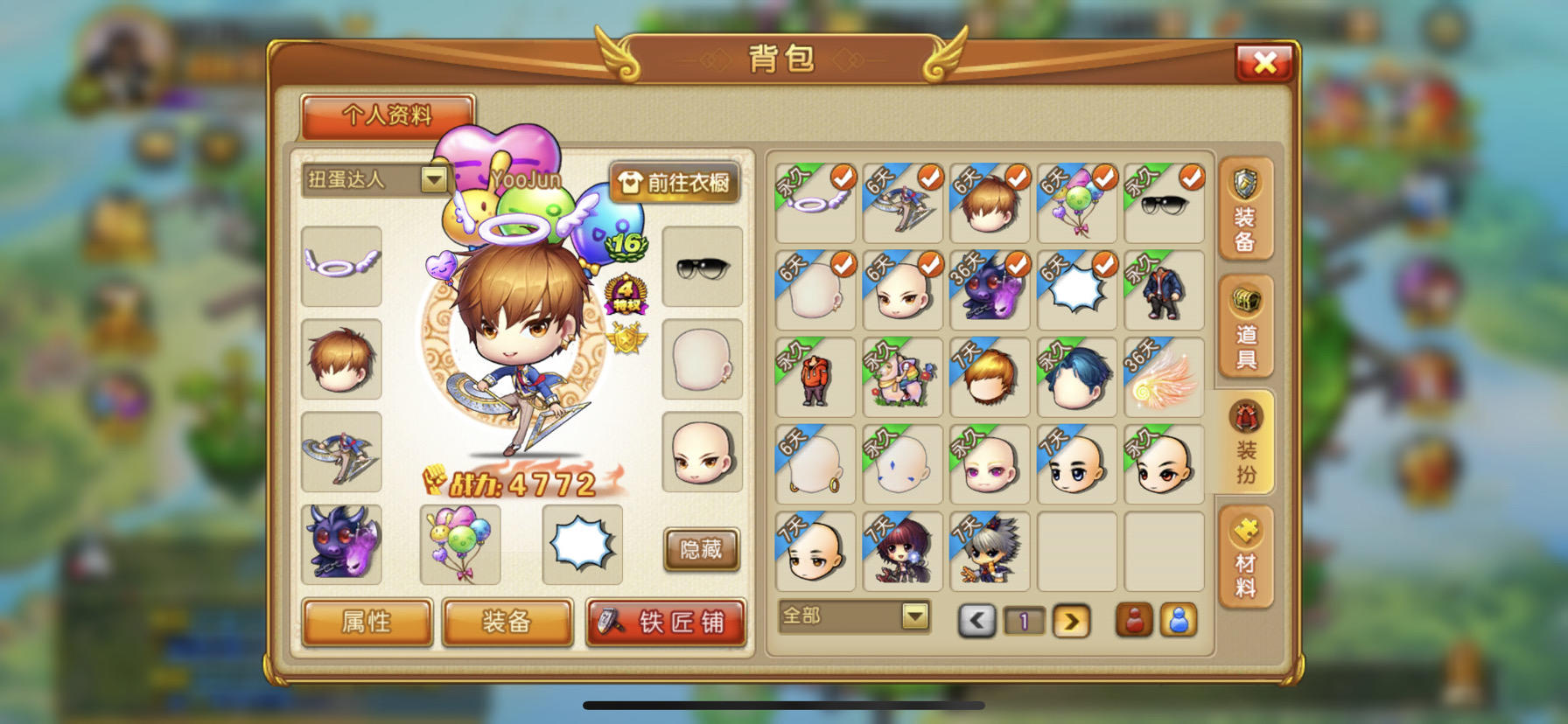Click the 隐藏 hide button

click(700, 551)
